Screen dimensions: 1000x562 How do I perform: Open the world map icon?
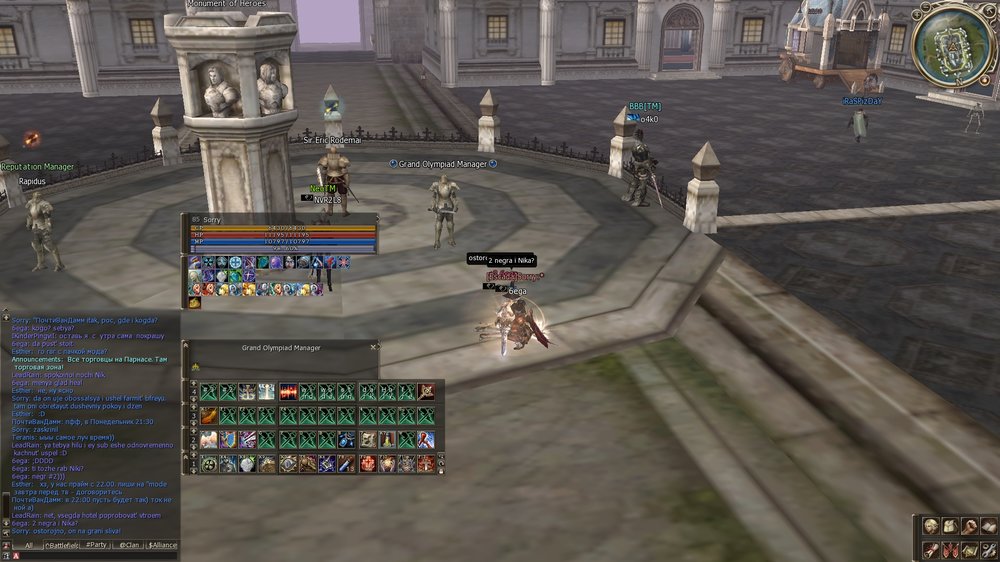click(969, 549)
